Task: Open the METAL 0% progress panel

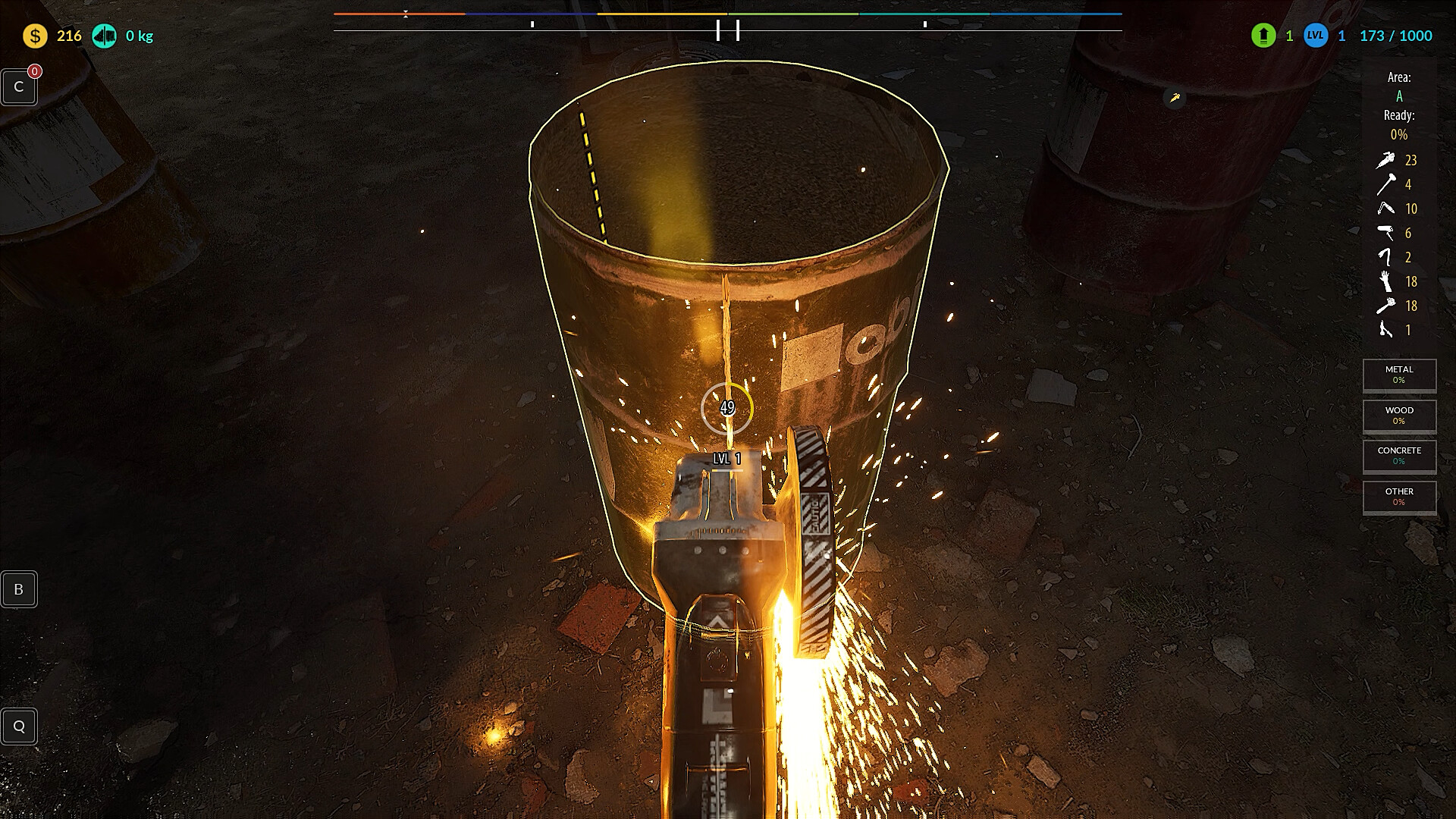Action: pyautogui.click(x=1399, y=375)
